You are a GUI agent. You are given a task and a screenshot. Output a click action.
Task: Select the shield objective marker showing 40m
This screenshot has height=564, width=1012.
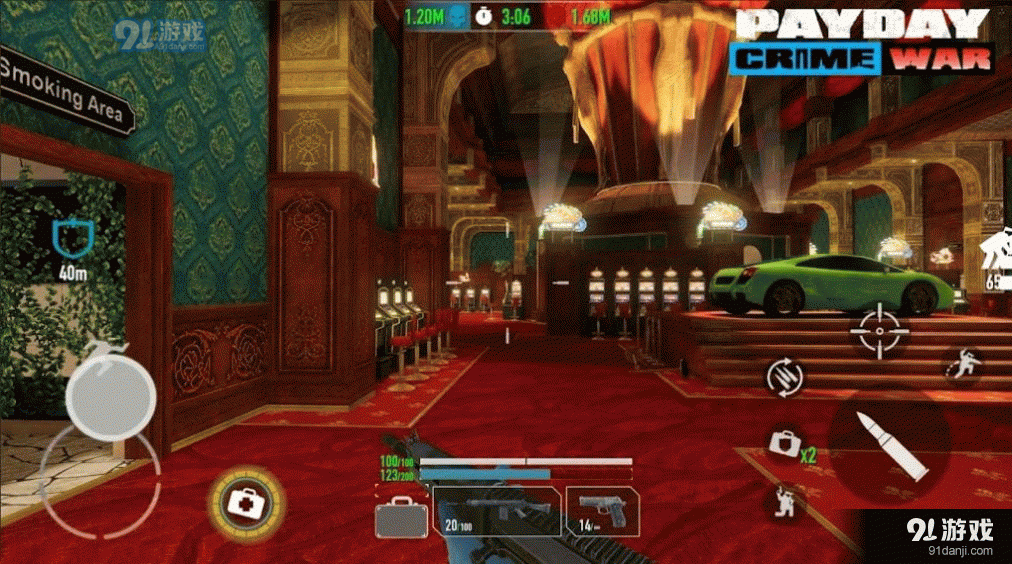pyautogui.click(x=71, y=236)
